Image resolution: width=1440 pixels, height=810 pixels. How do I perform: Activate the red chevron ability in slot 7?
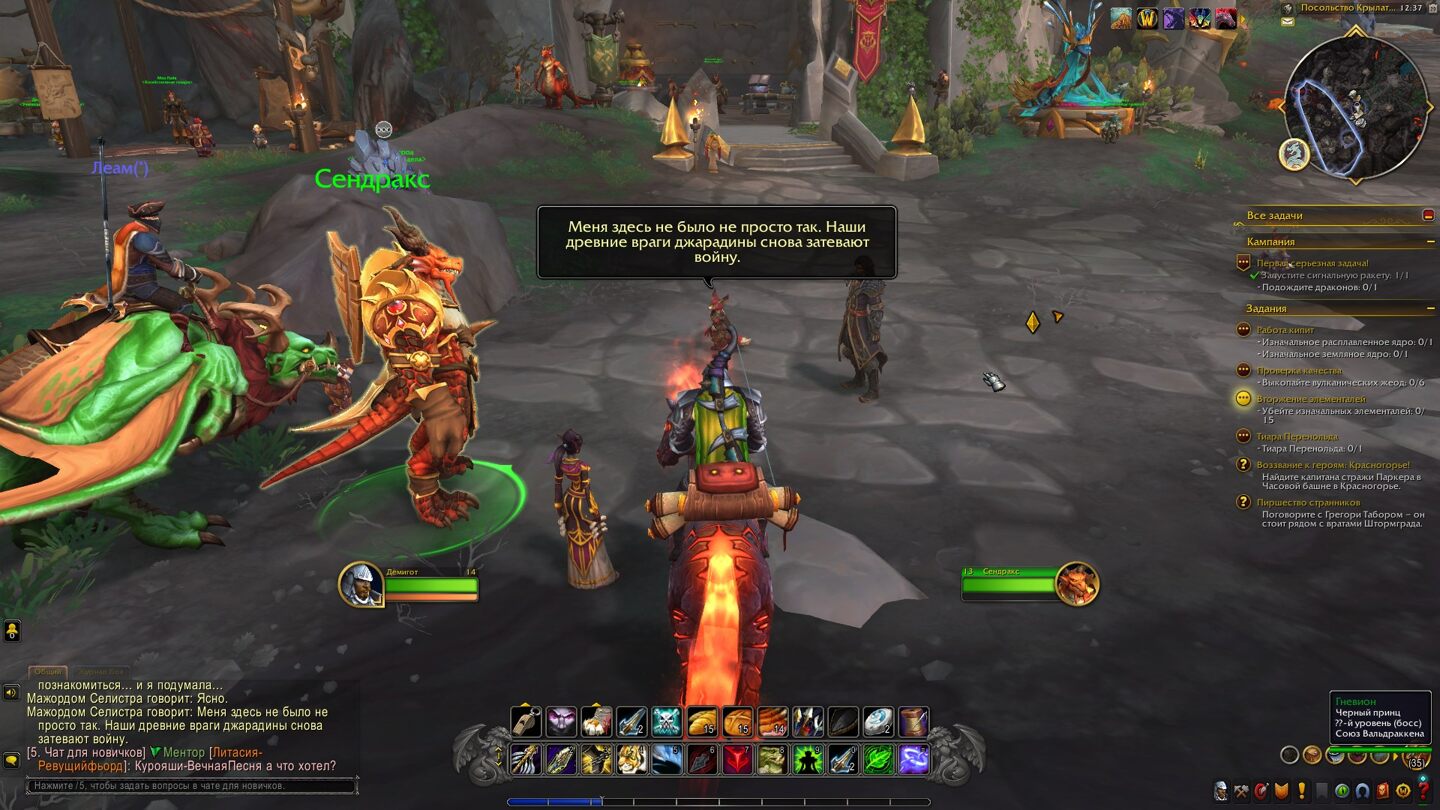738,760
